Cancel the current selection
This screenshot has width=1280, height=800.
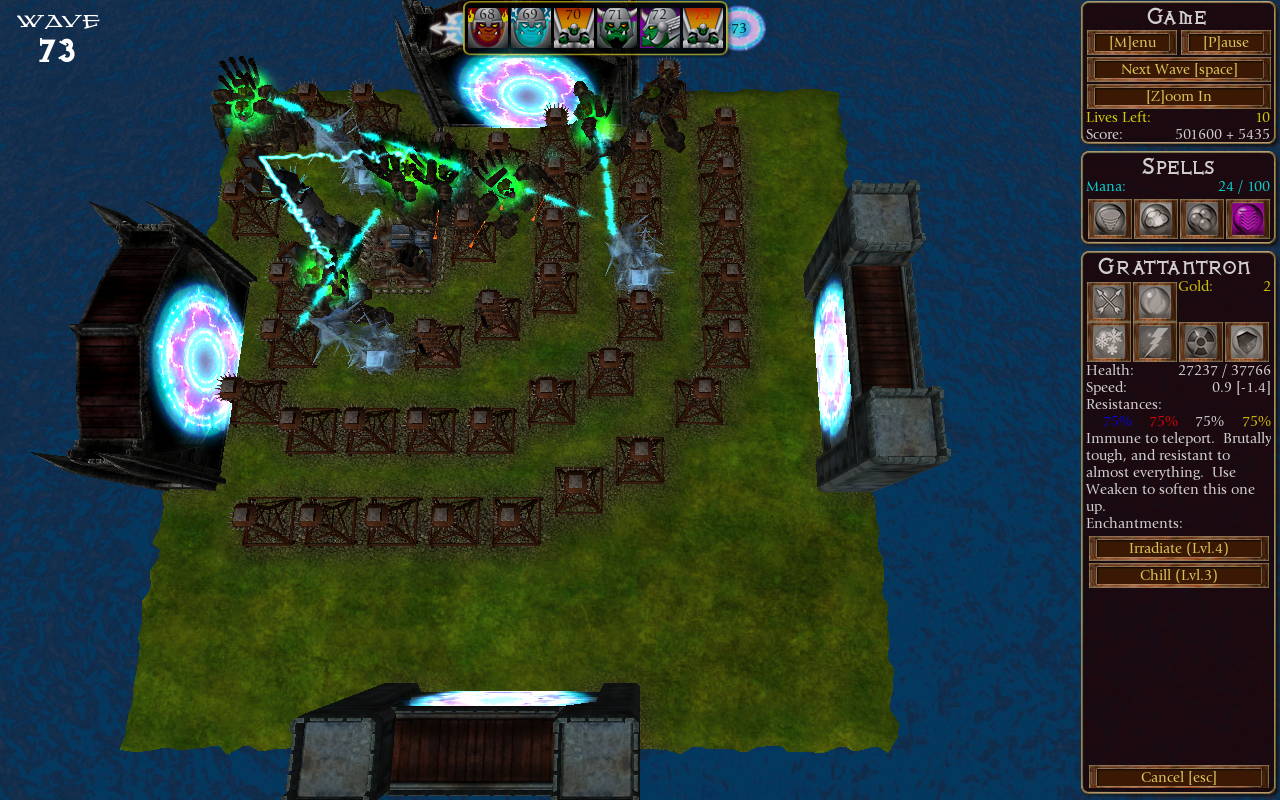(1178, 777)
